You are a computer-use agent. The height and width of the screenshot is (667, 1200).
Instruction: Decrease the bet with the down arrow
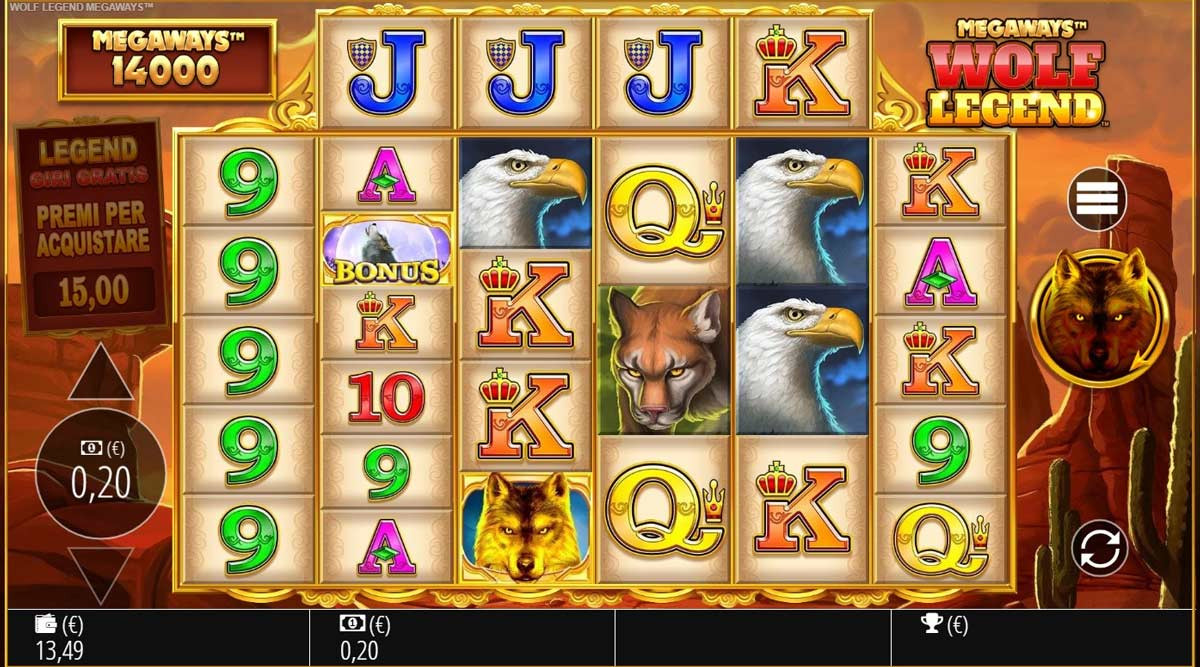[100, 574]
